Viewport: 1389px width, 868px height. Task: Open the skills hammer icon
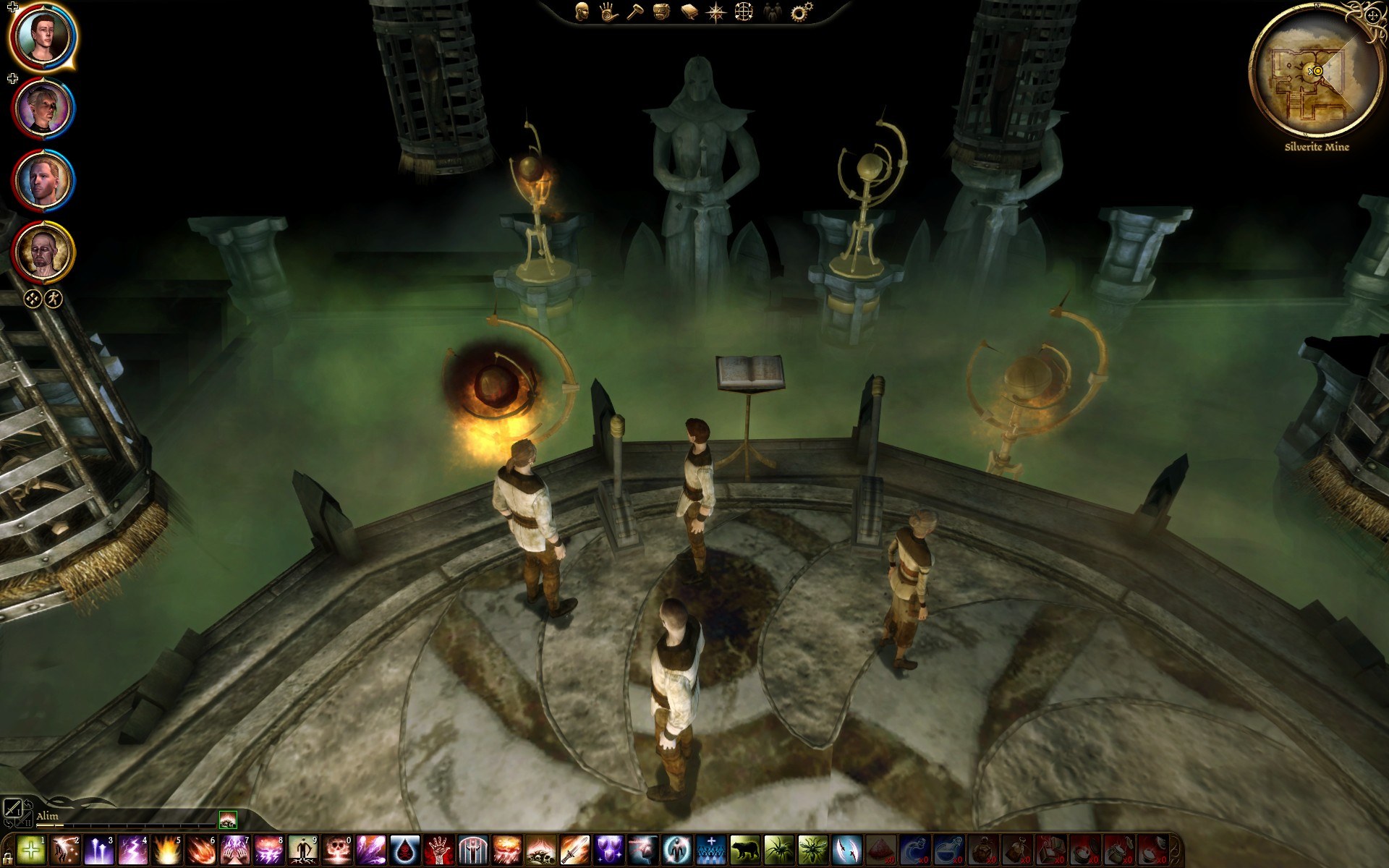click(634, 12)
